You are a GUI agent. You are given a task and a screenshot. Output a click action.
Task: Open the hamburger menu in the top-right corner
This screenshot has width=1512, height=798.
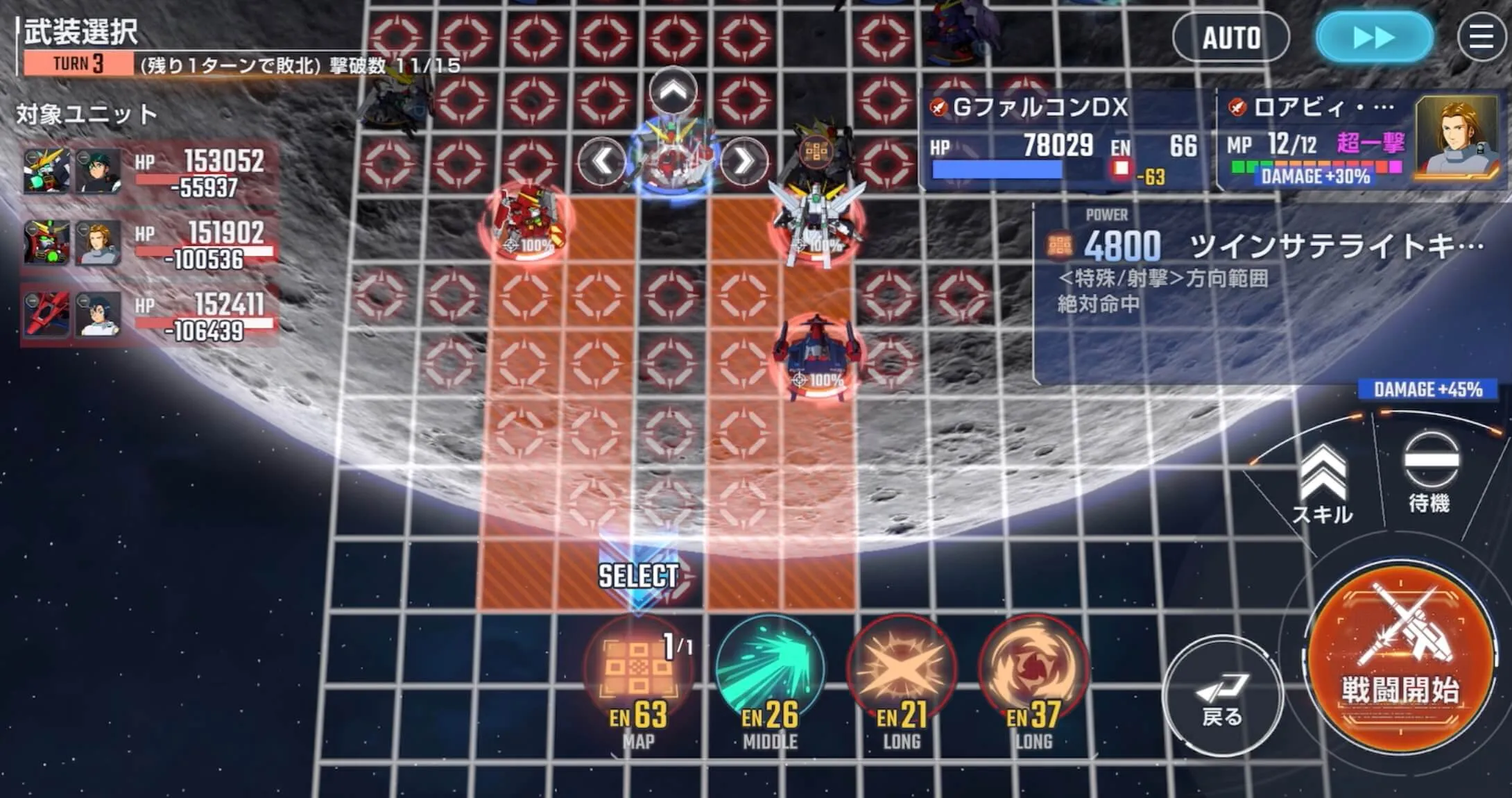click(1481, 37)
